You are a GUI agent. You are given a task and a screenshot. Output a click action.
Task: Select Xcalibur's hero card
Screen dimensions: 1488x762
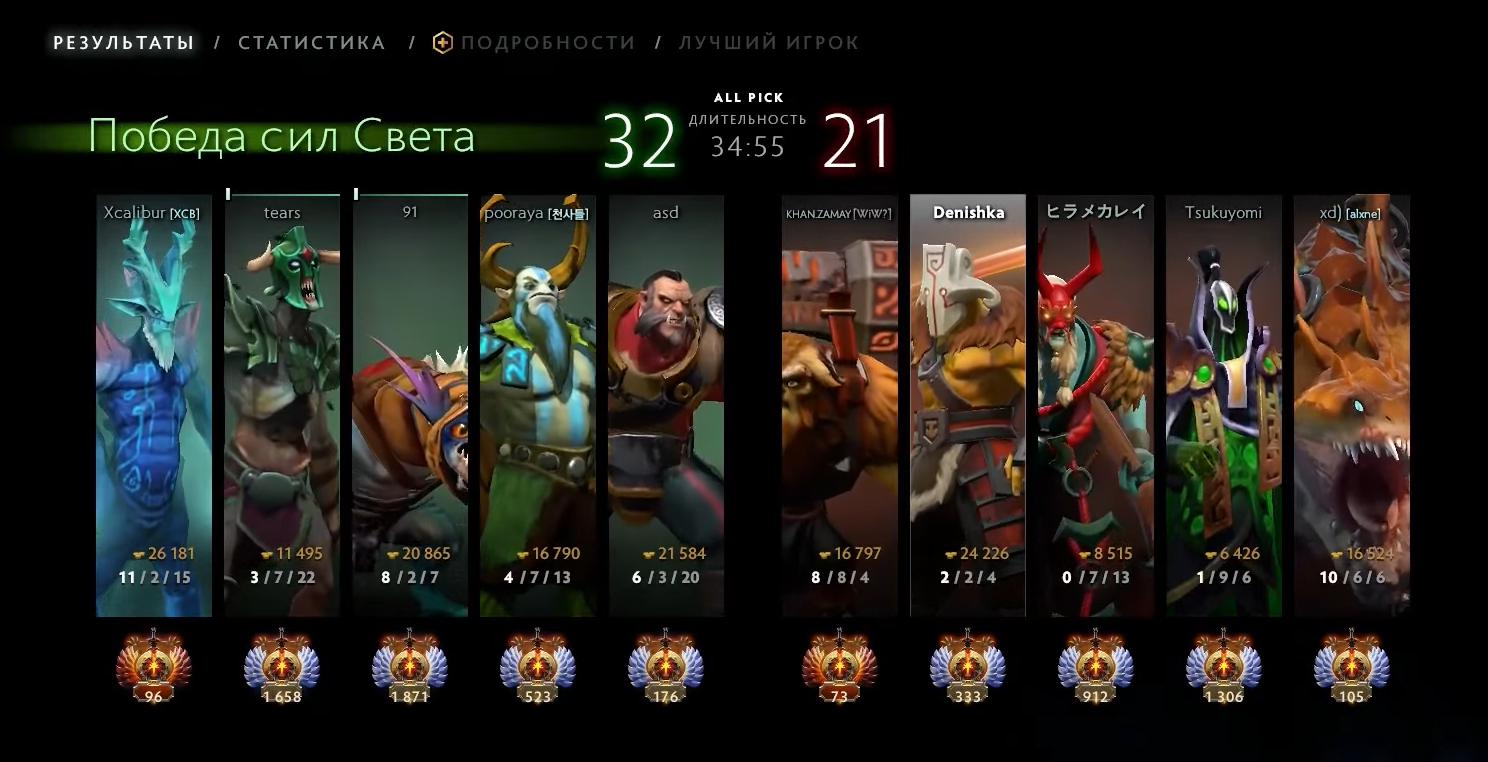[x=154, y=405]
